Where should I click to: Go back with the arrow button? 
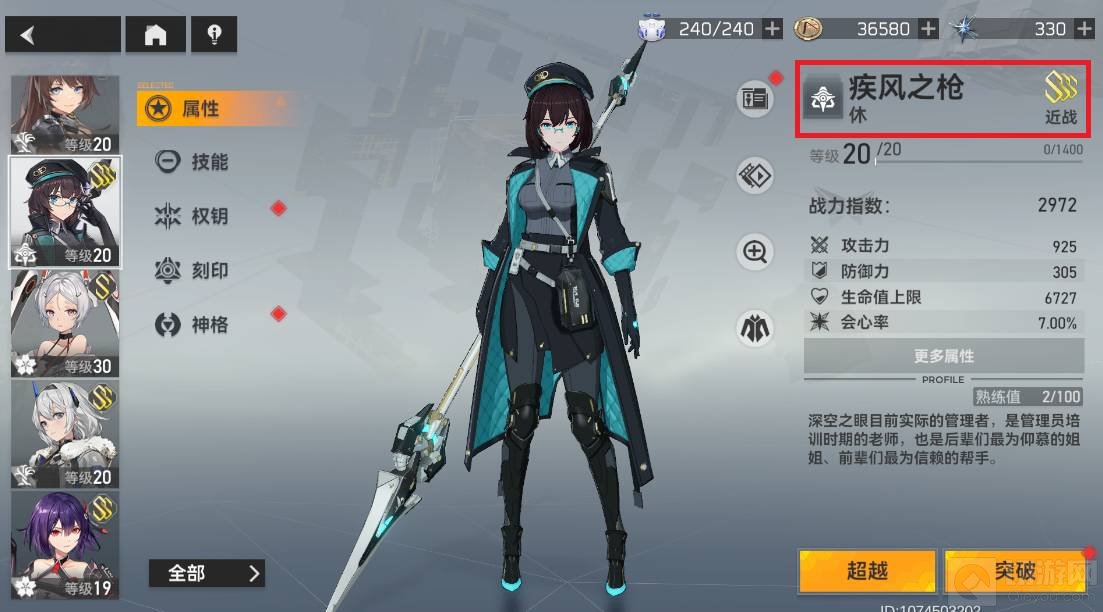tap(62, 36)
